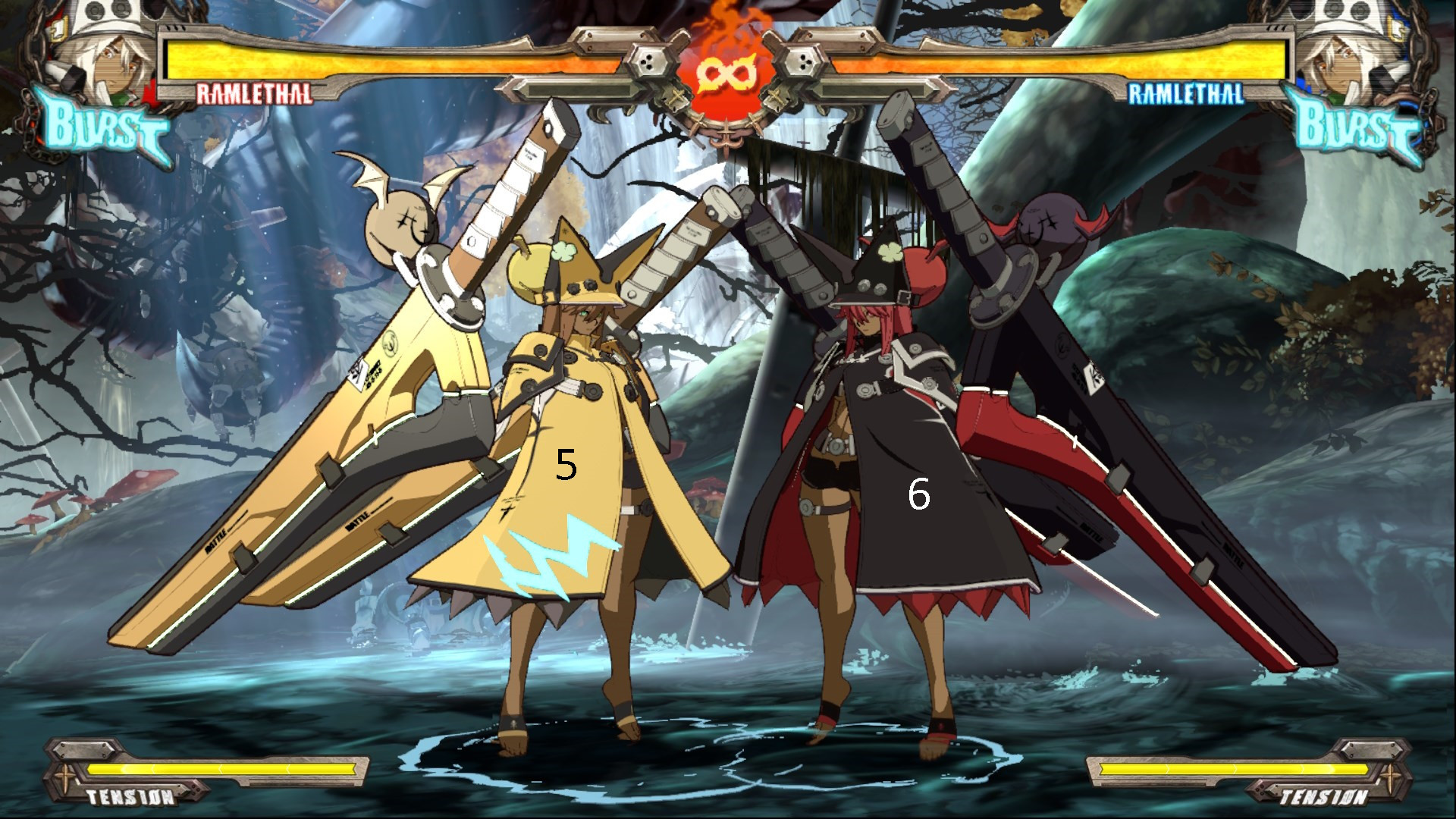
Task: Click the number 5 label on the yellow Ramlethal
Action: click(566, 464)
